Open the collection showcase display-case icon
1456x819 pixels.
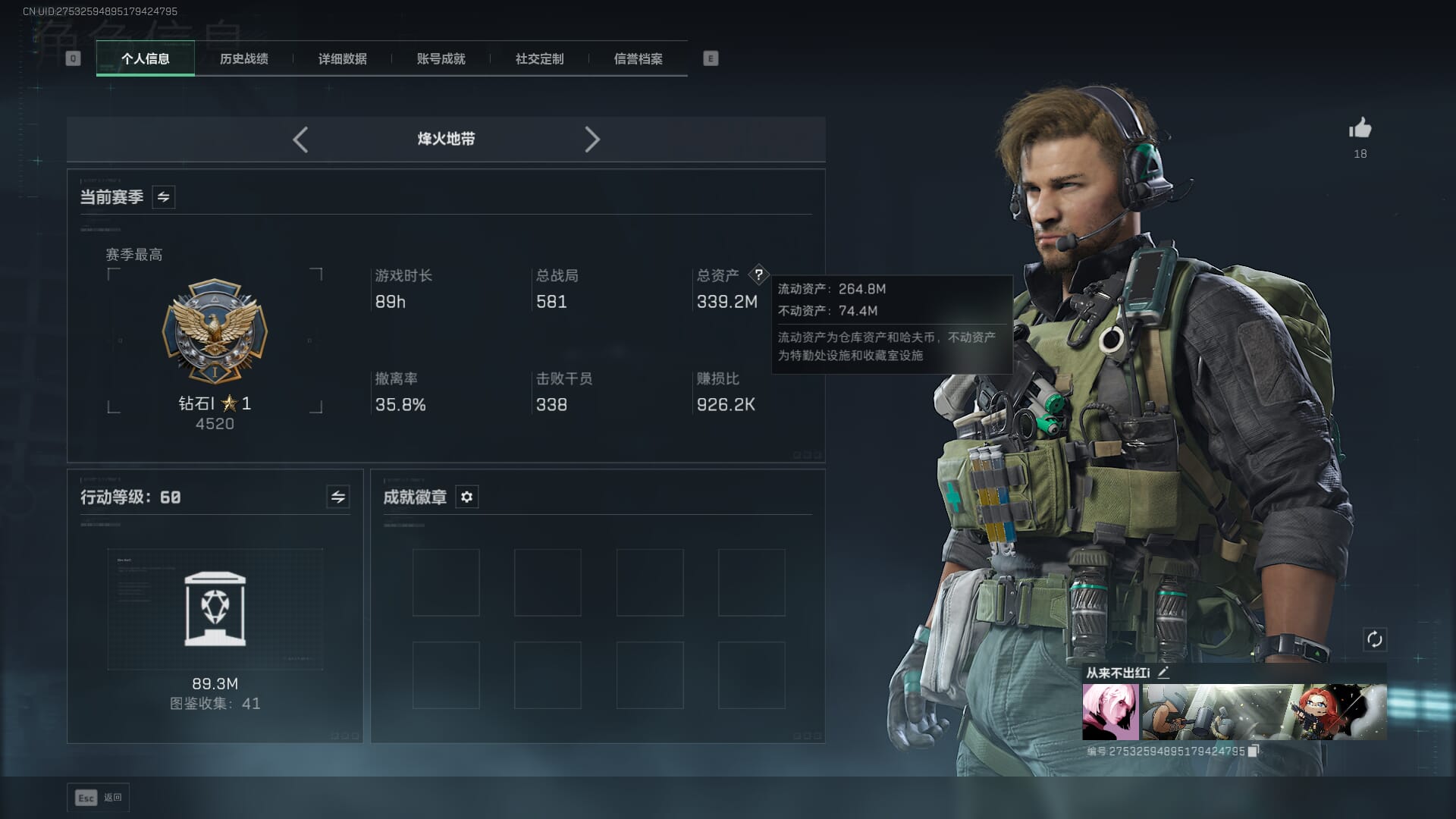[x=215, y=610]
